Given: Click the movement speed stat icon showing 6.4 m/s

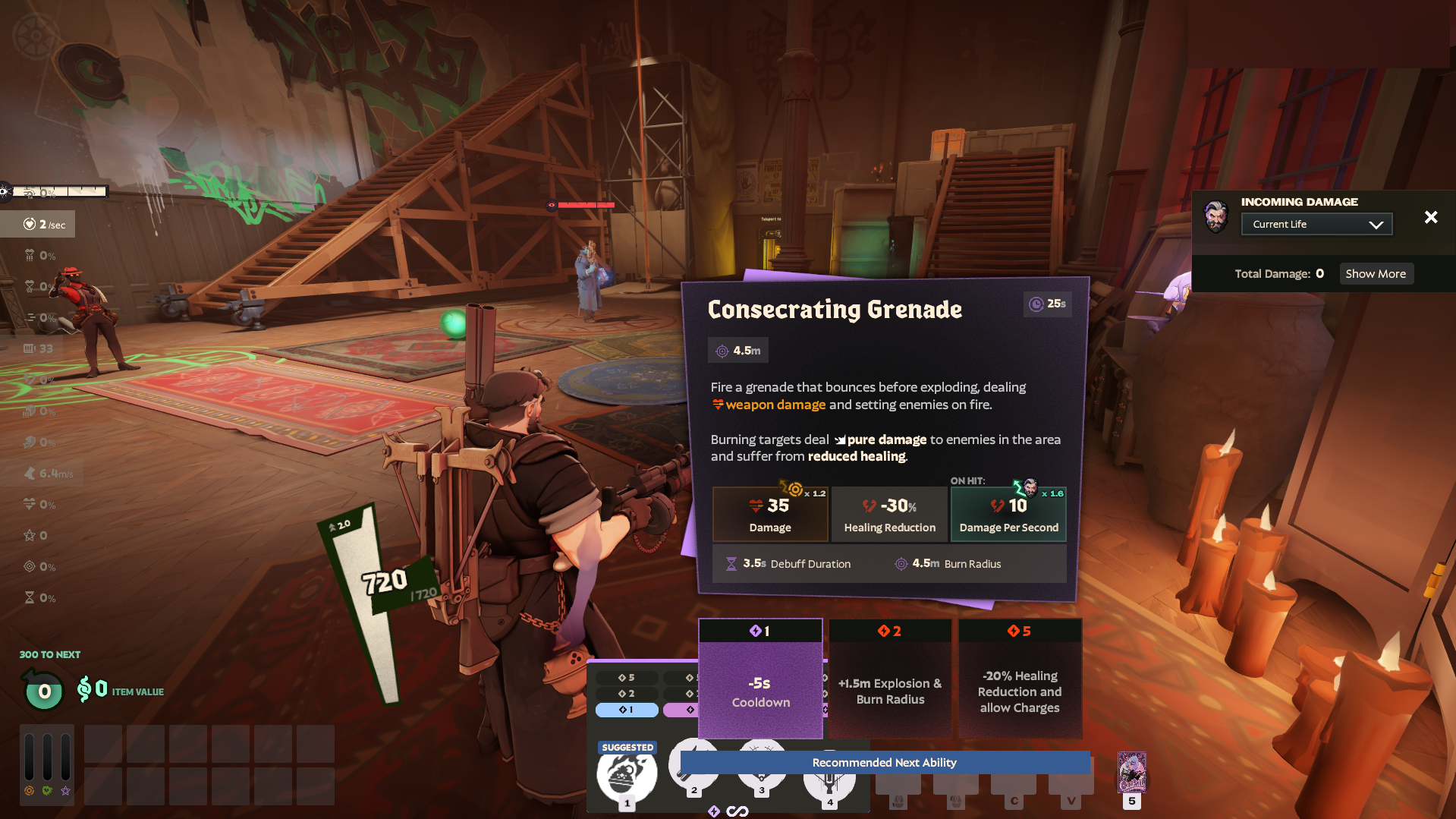Looking at the screenshot, I should [x=30, y=472].
